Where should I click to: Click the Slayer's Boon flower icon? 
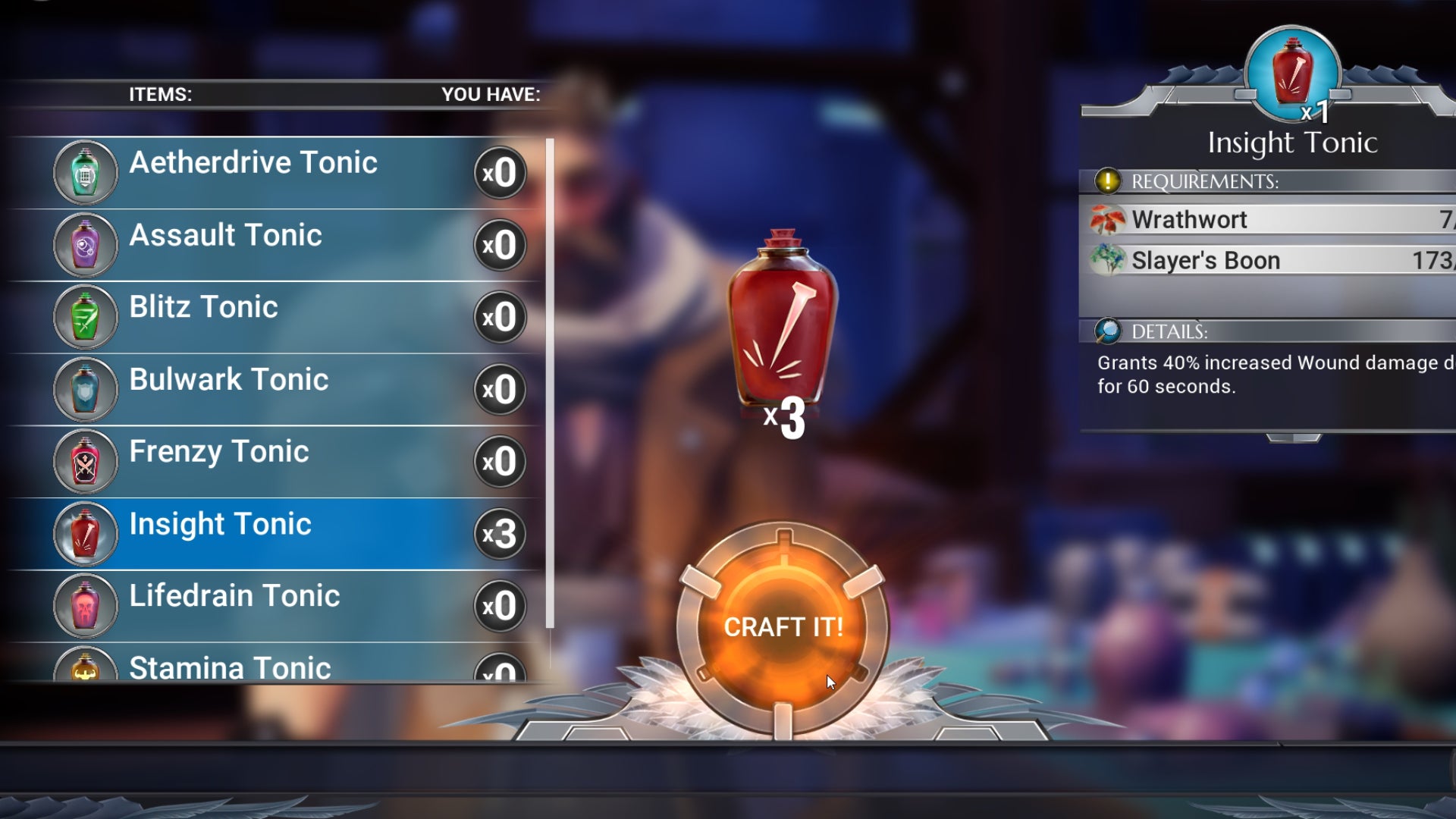(x=1106, y=260)
